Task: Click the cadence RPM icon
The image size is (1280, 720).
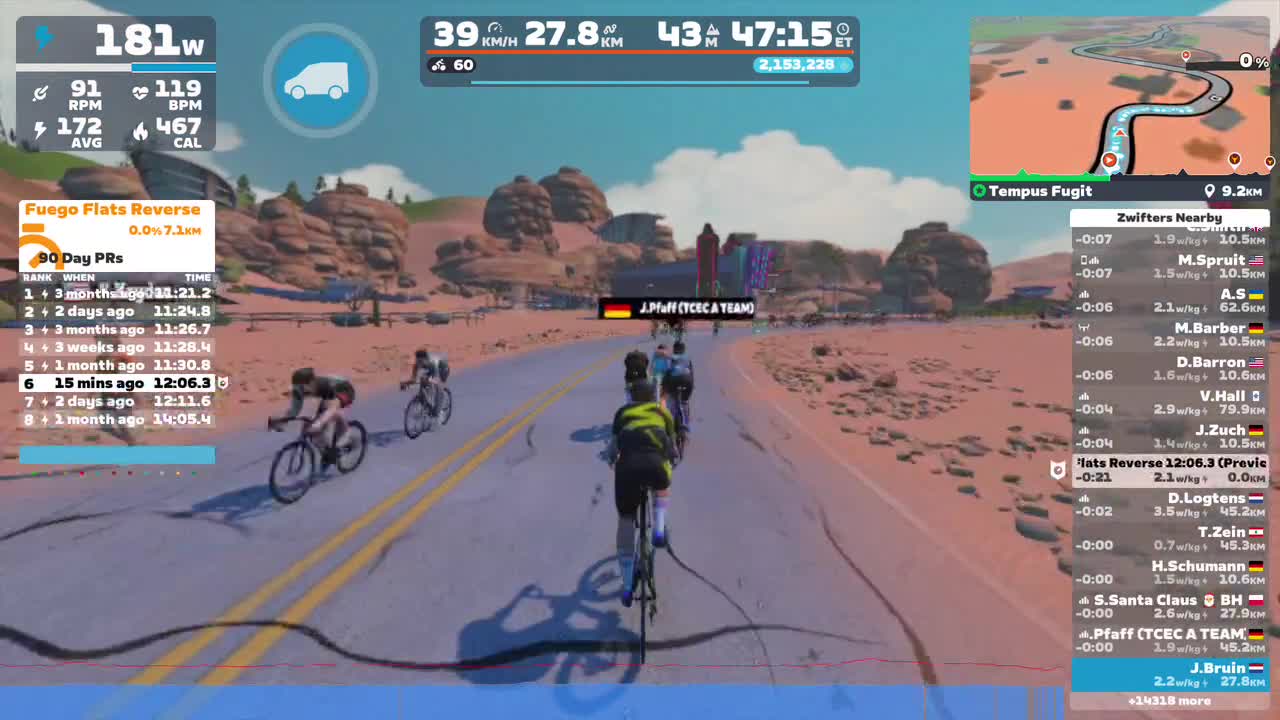Action: [x=40, y=90]
